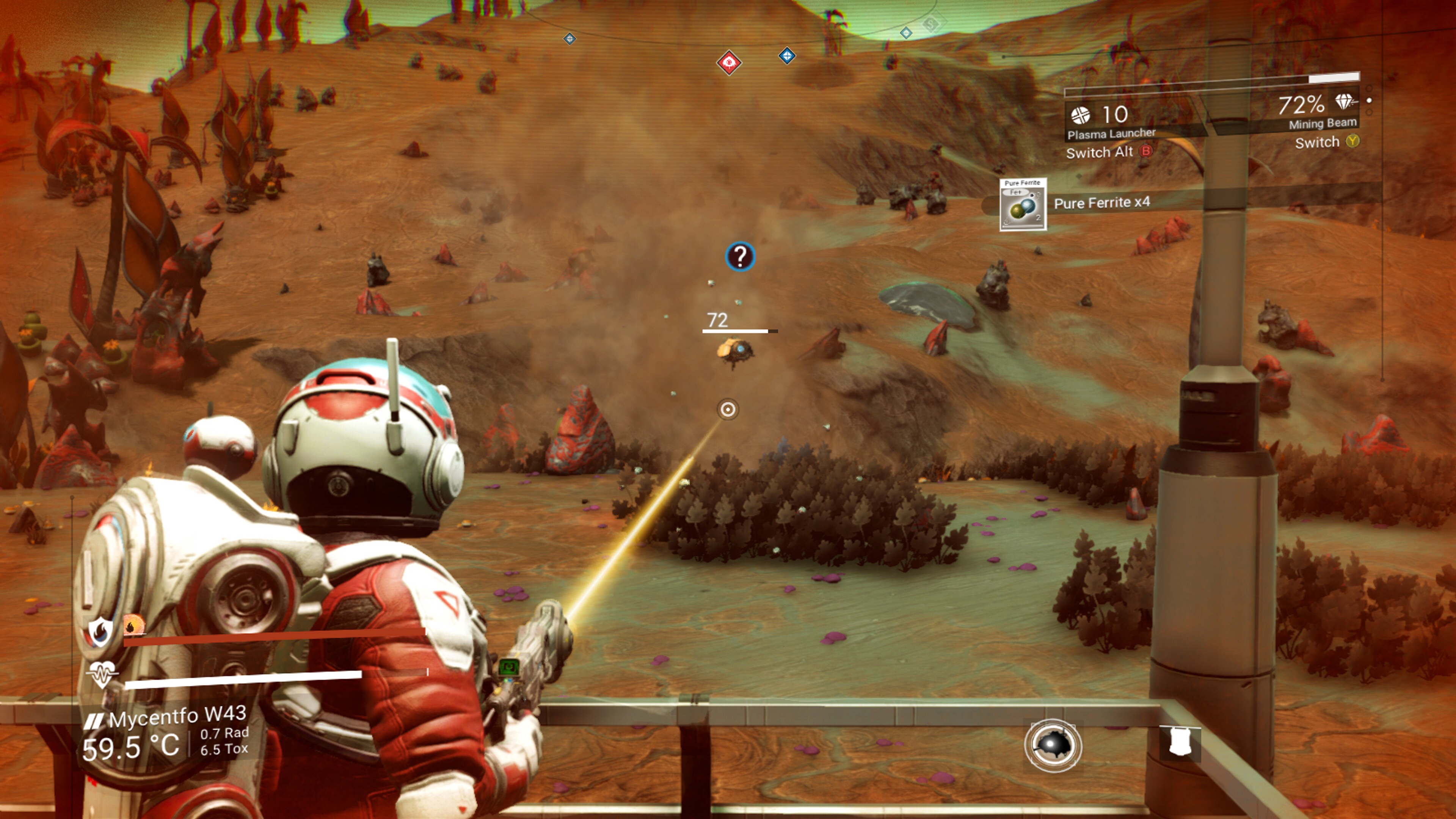
Task: Click the round dark orb icon
Action: click(x=1053, y=745)
